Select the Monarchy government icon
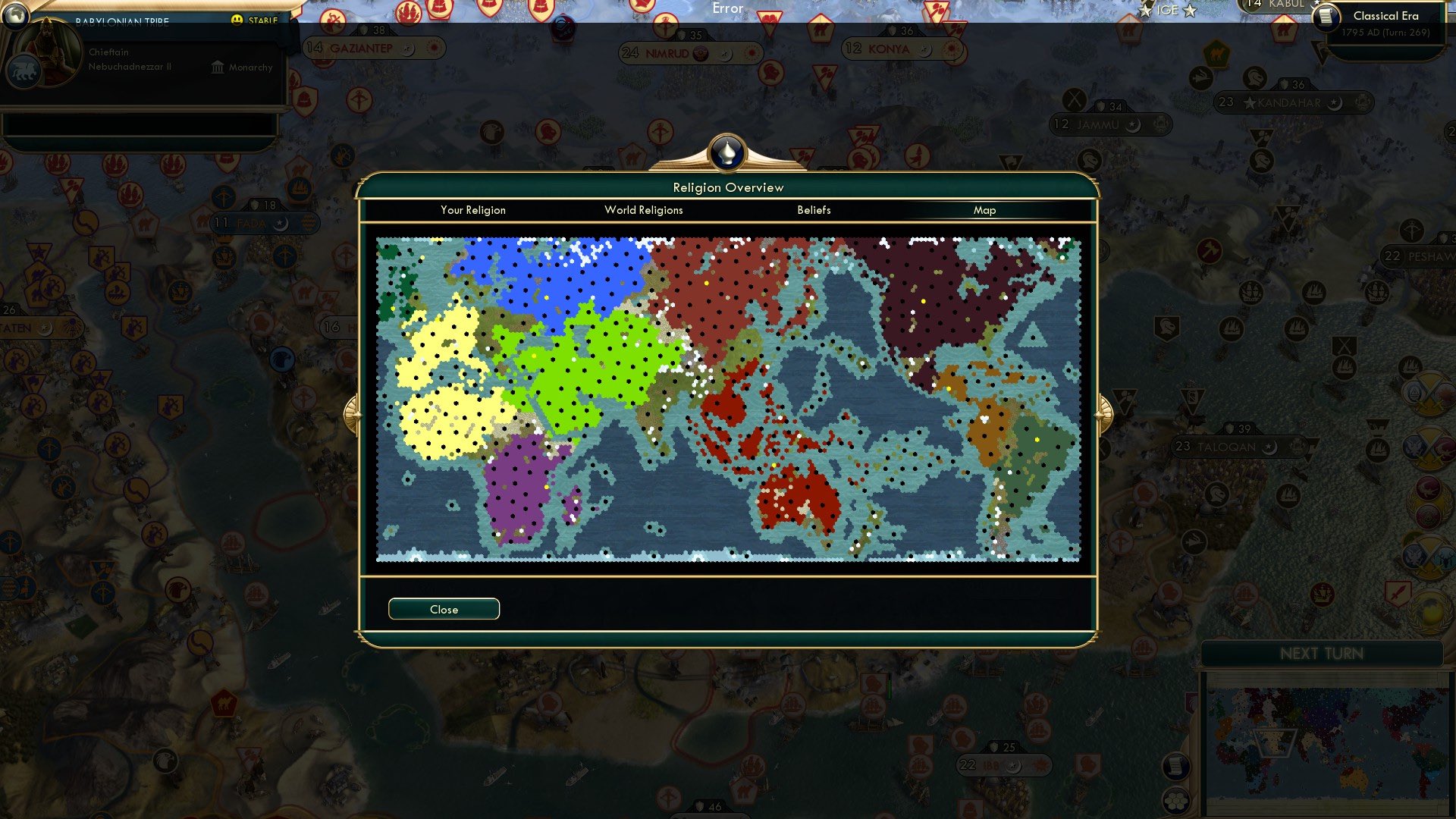The width and height of the screenshot is (1456, 819). coord(216,67)
